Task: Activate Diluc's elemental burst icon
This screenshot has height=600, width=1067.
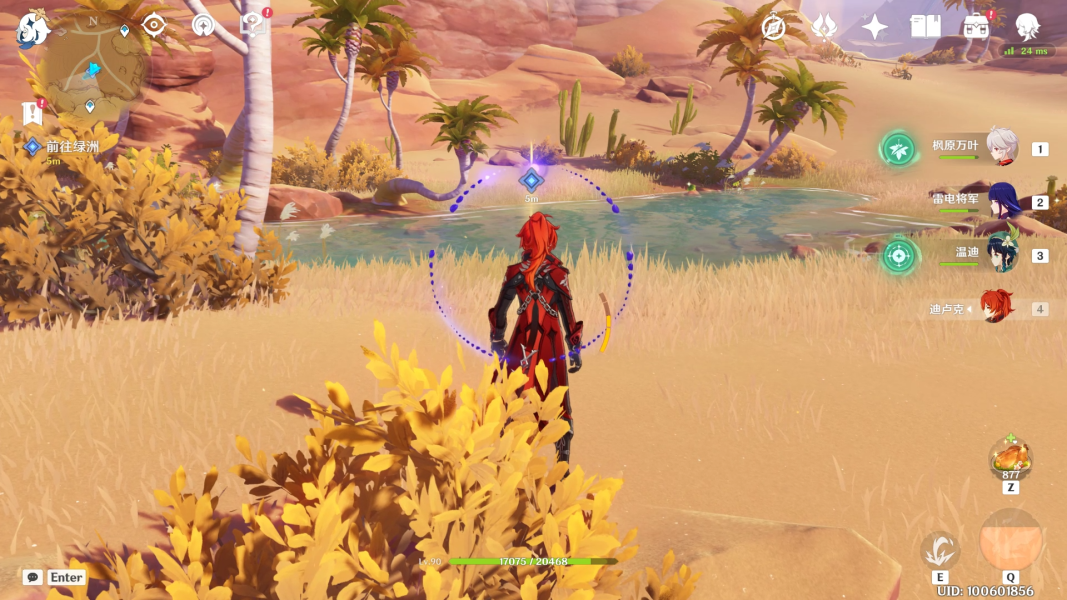Action: [x=1010, y=540]
